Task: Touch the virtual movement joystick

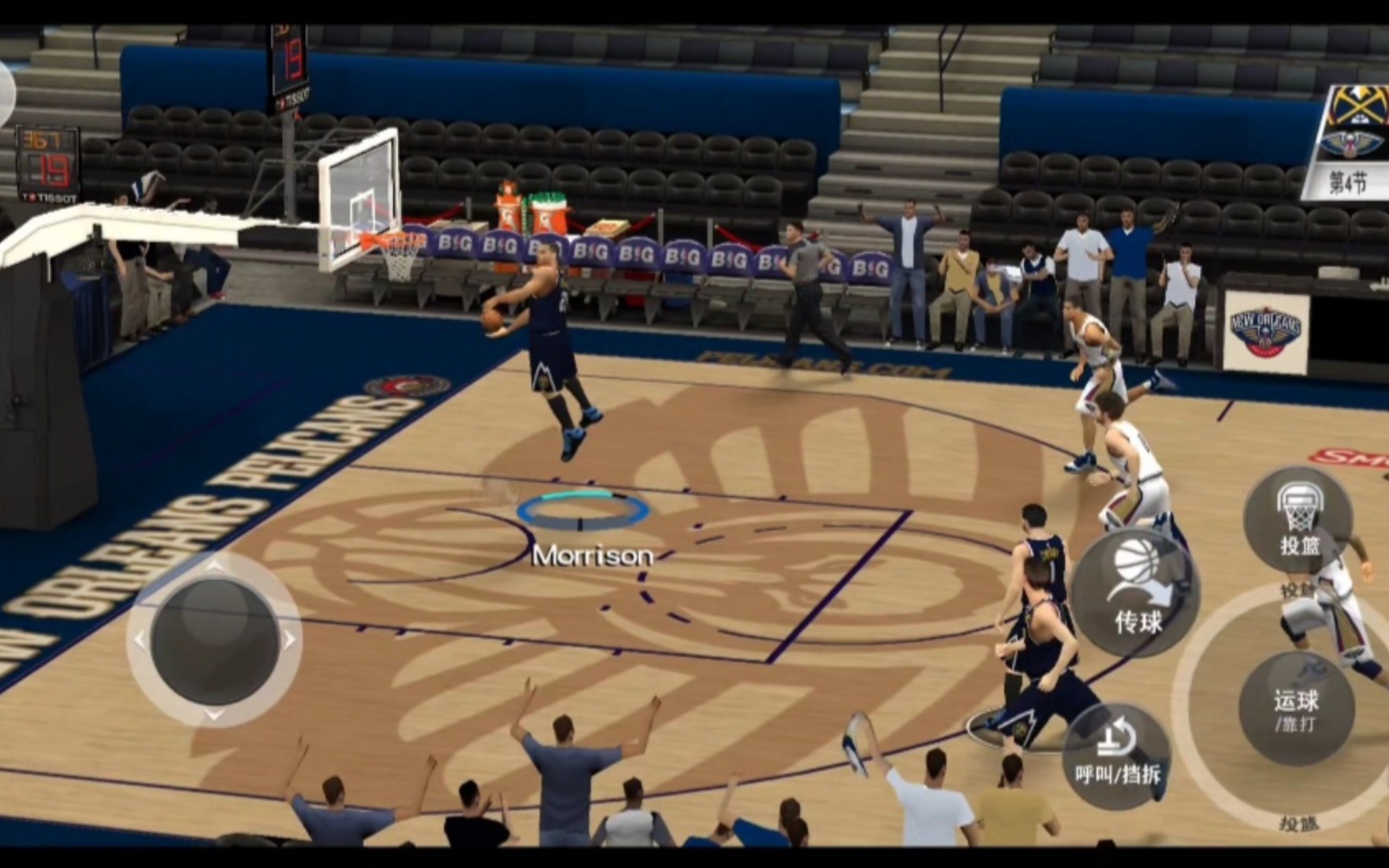Action: [x=214, y=641]
